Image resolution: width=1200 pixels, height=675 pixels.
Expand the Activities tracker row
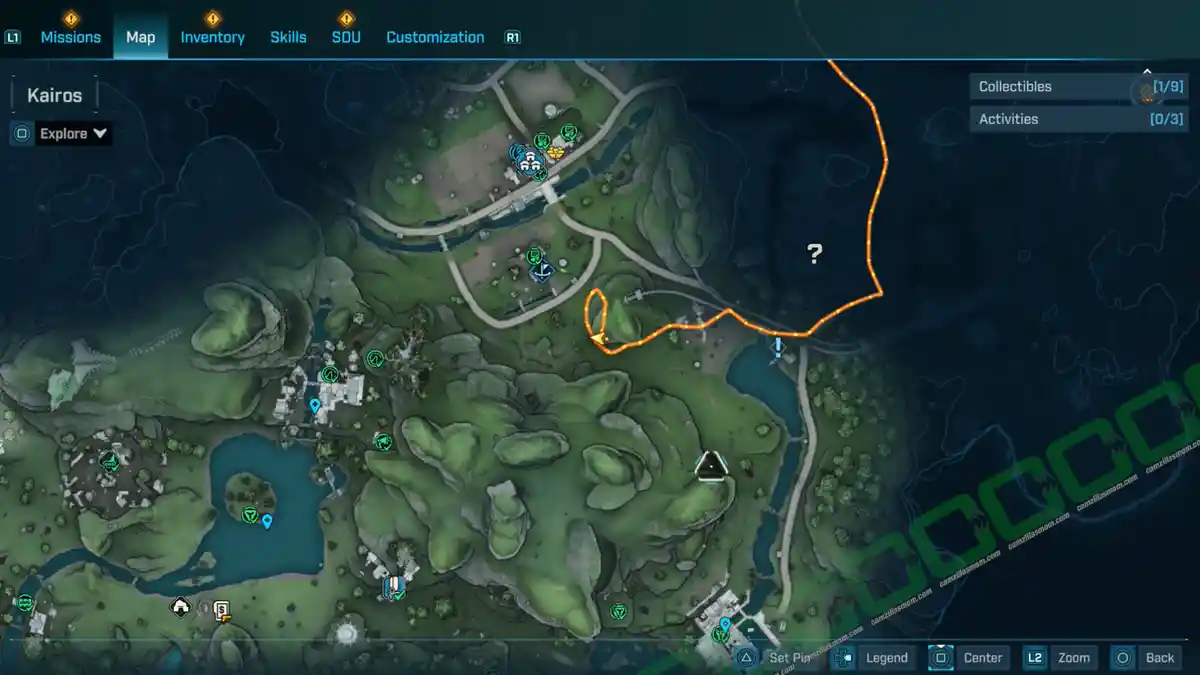pos(1064,119)
